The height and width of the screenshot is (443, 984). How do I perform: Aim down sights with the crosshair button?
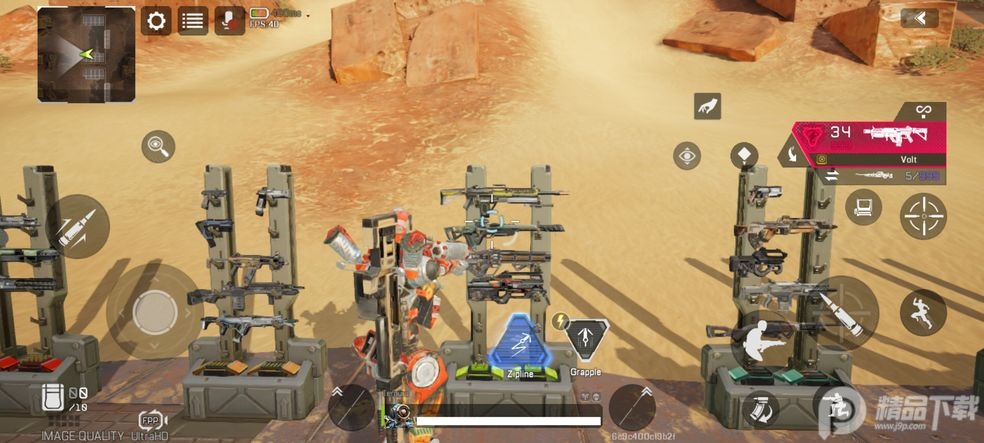923,215
